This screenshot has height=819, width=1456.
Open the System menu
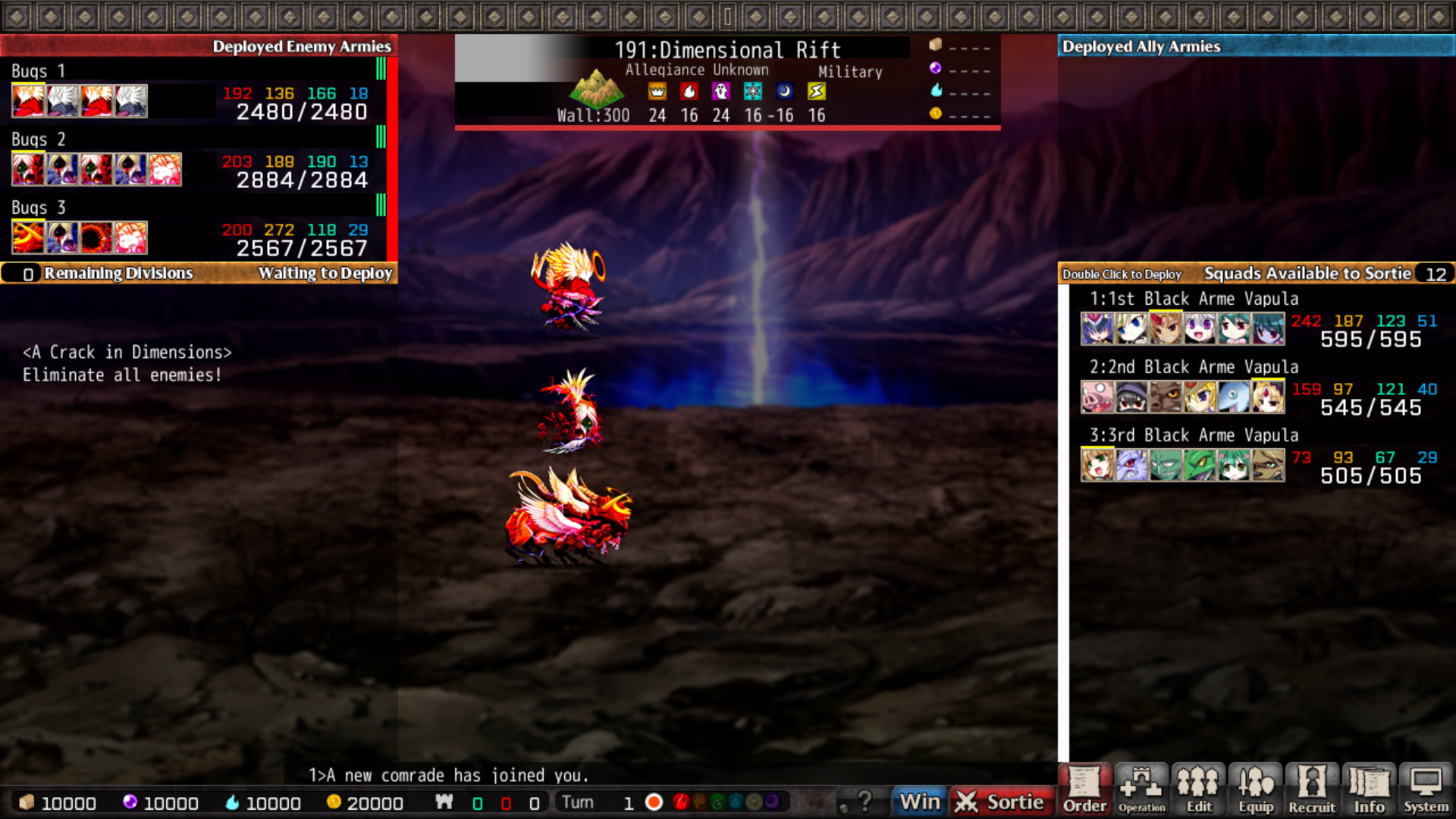coord(1426,790)
